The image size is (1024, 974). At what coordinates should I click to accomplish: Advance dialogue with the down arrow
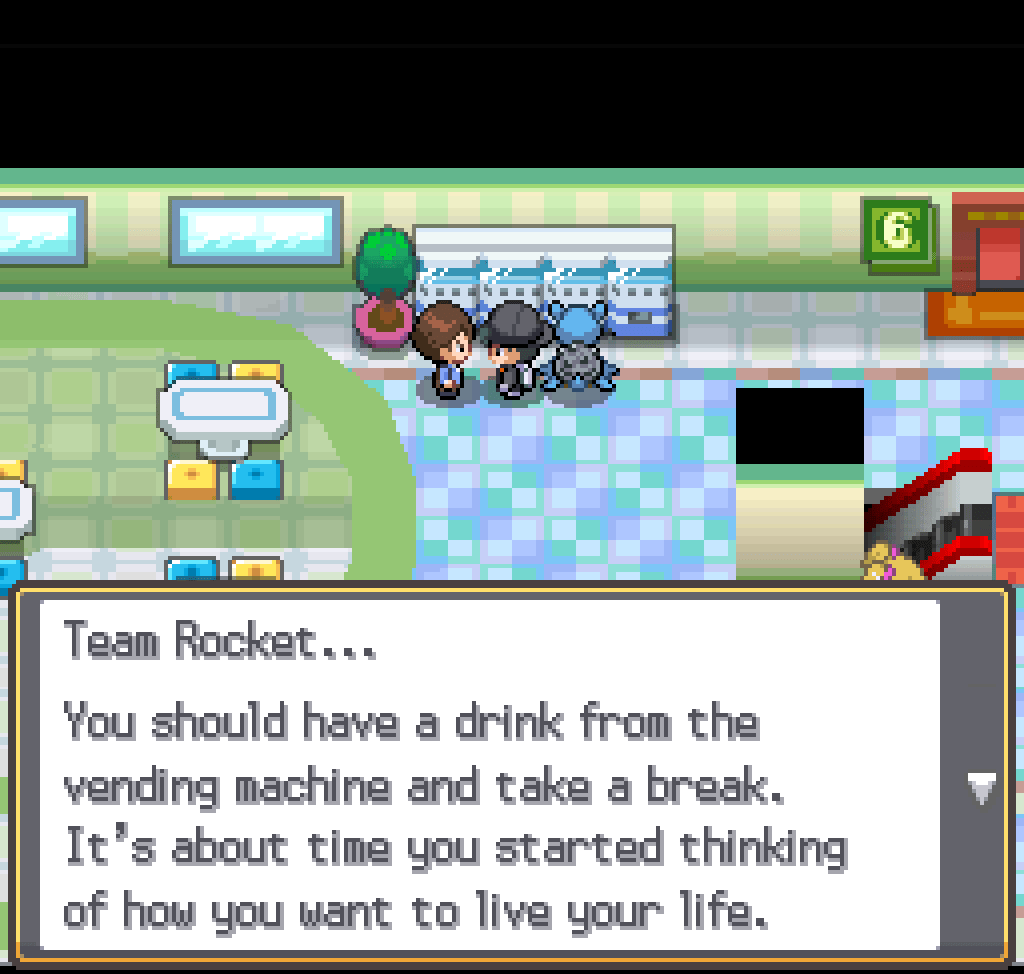[x=981, y=789]
